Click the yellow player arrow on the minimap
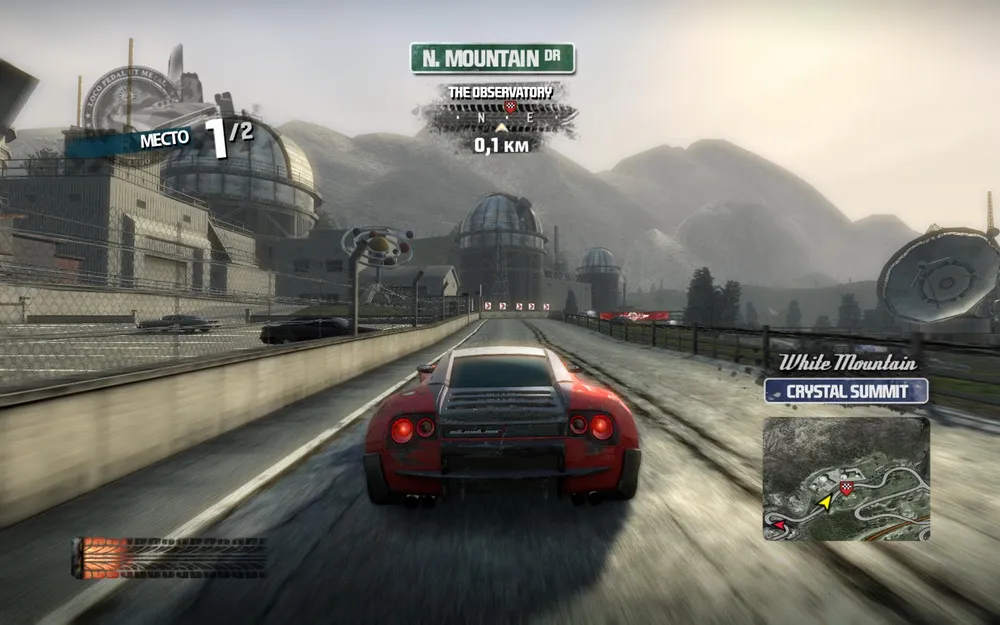 point(826,501)
